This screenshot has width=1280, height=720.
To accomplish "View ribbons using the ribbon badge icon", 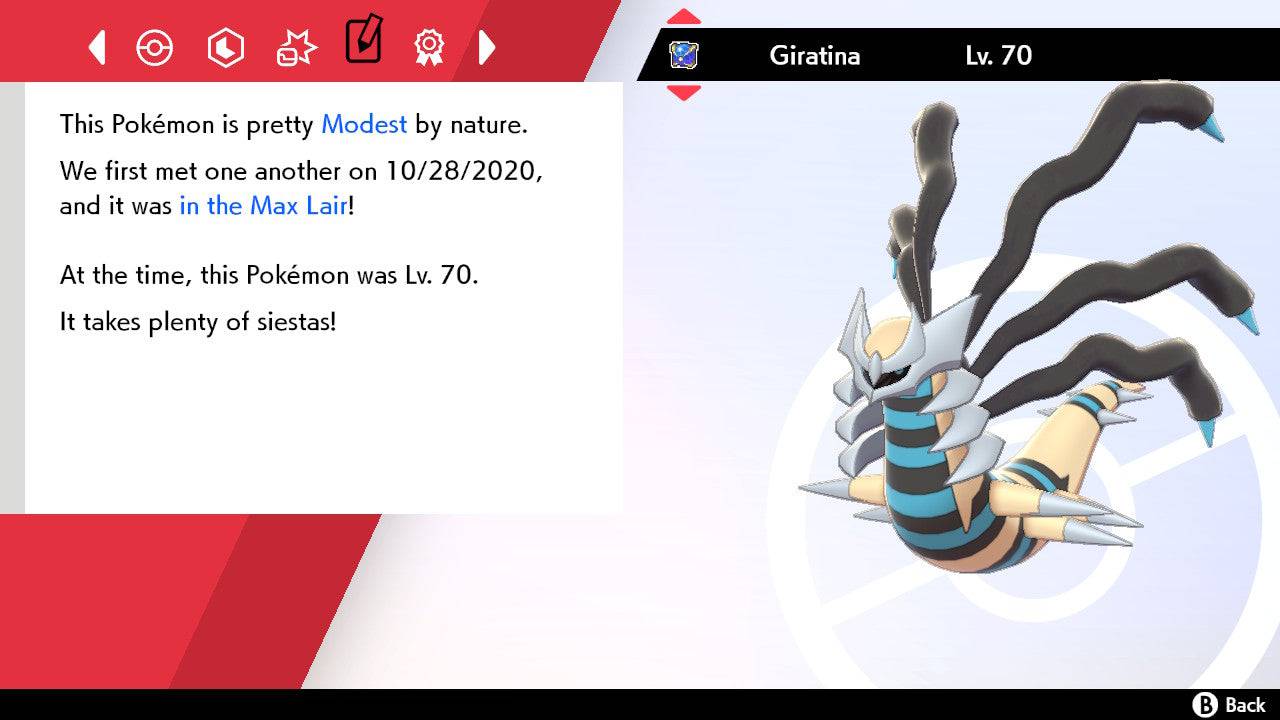I will 428,46.
